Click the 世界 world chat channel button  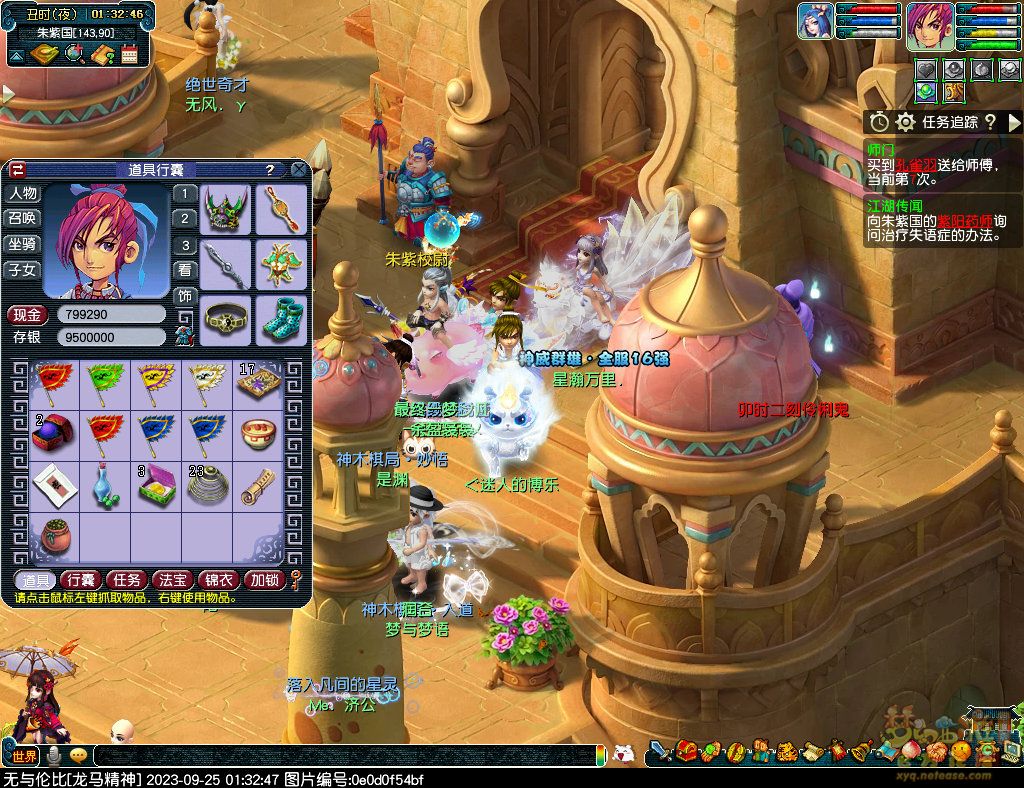[25, 755]
